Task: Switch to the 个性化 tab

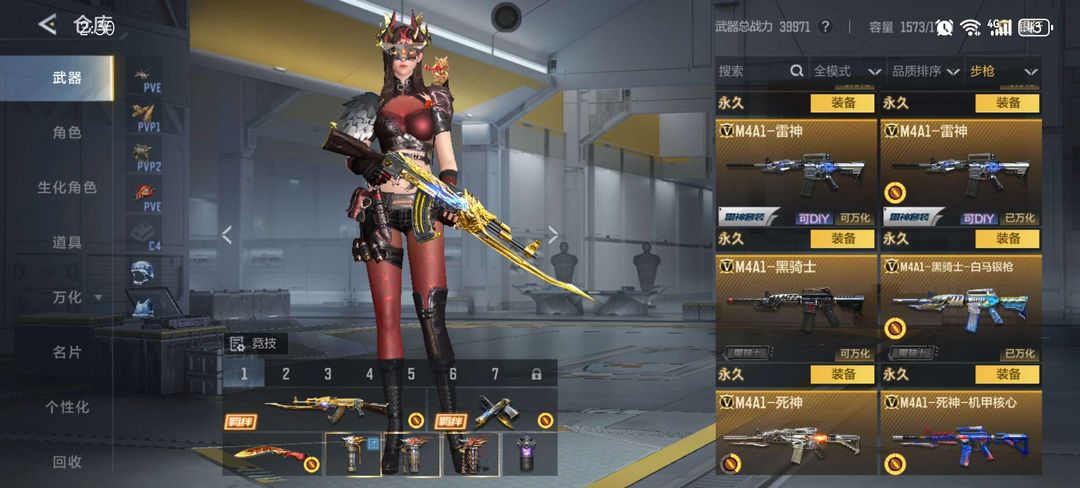Action: pyautogui.click(x=67, y=407)
